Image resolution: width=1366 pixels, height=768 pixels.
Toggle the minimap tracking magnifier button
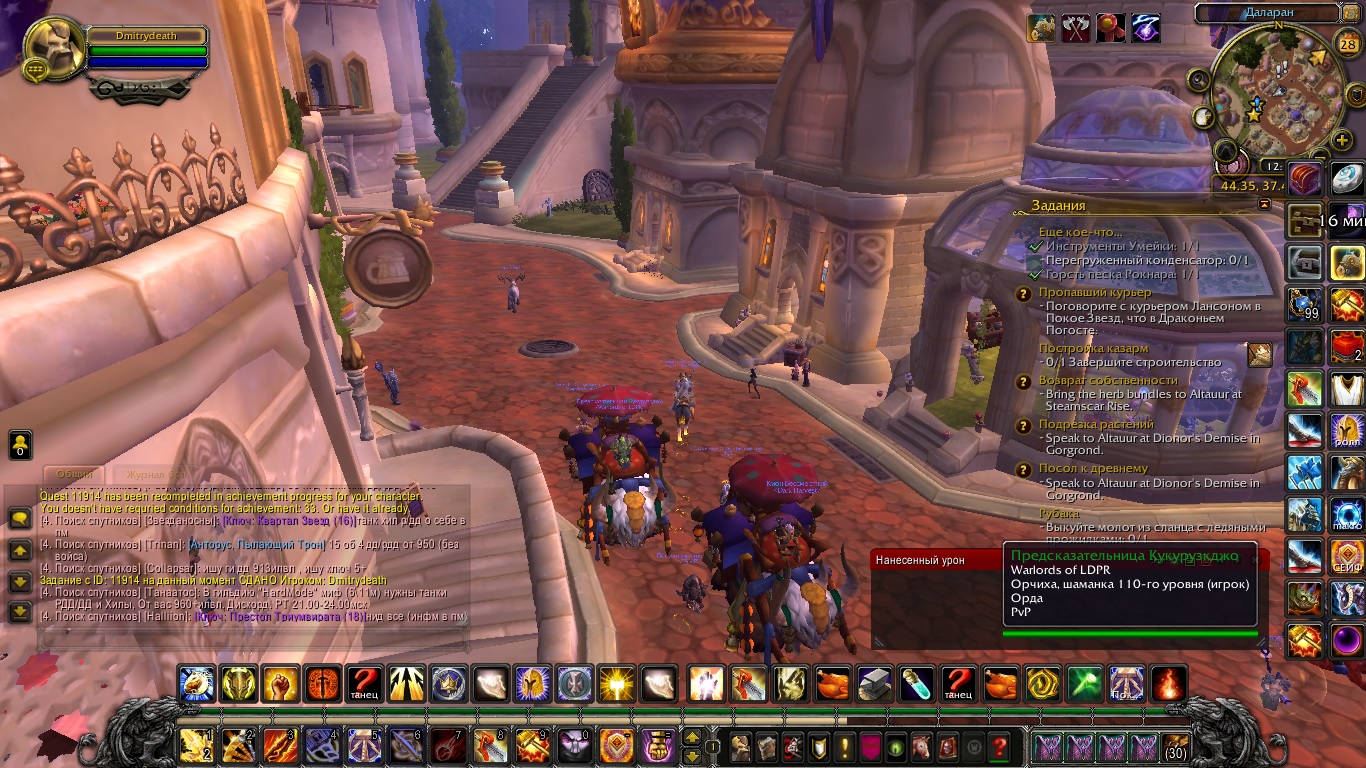point(1197,79)
